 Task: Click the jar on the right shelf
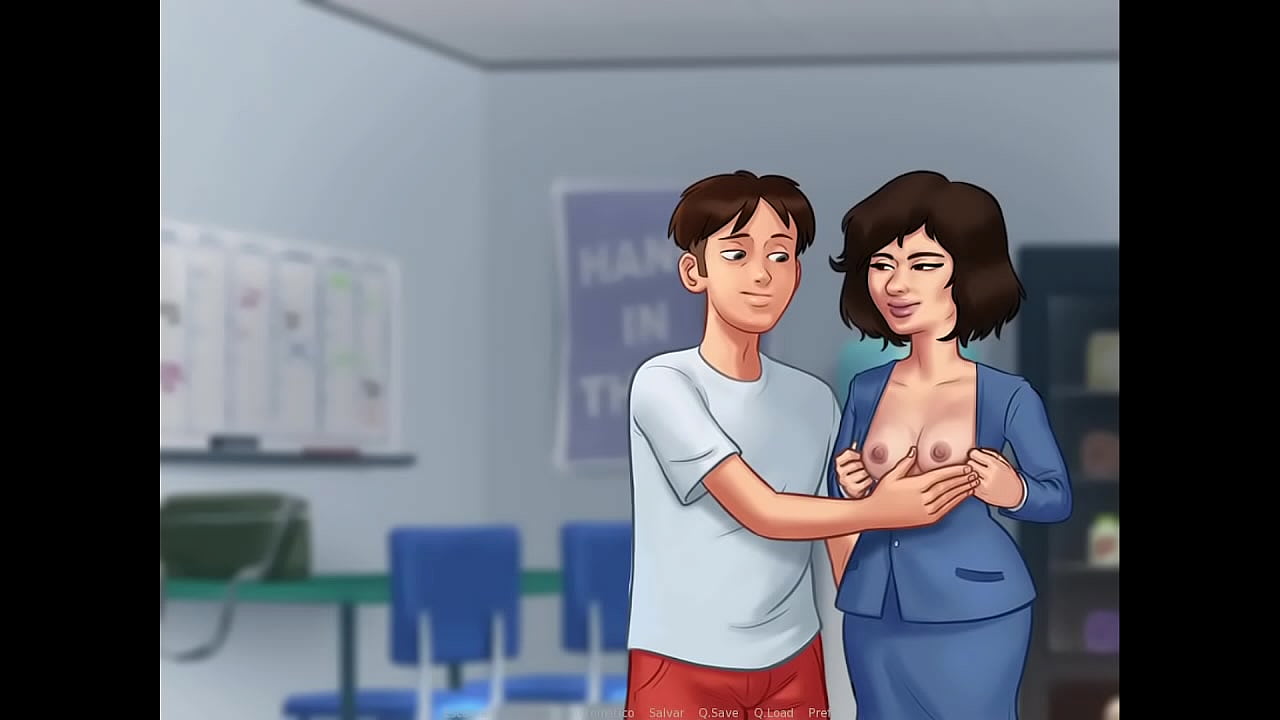click(x=1100, y=540)
